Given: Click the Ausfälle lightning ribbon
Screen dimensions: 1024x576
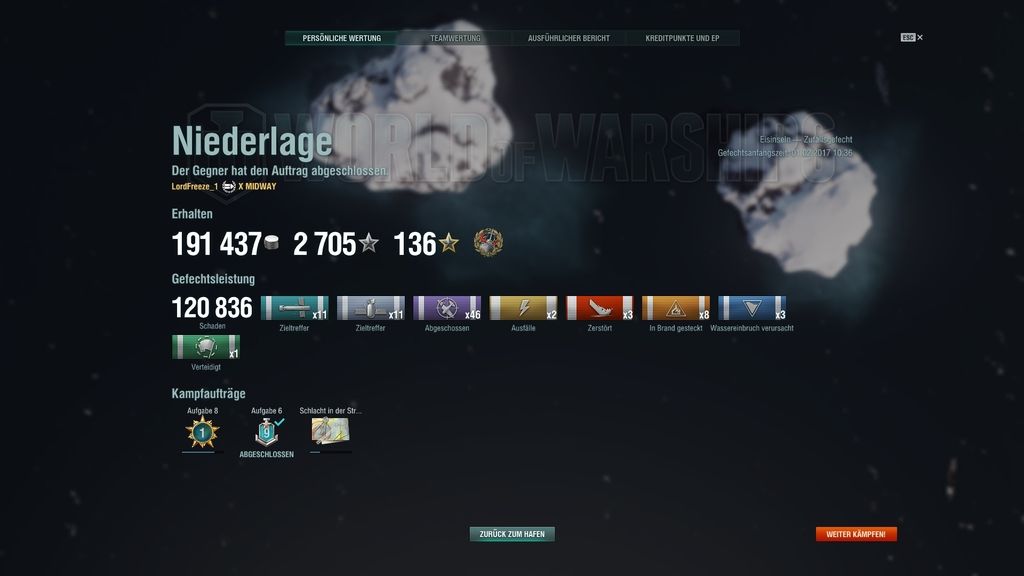Looking at the screenshot, I should (523, 308).
